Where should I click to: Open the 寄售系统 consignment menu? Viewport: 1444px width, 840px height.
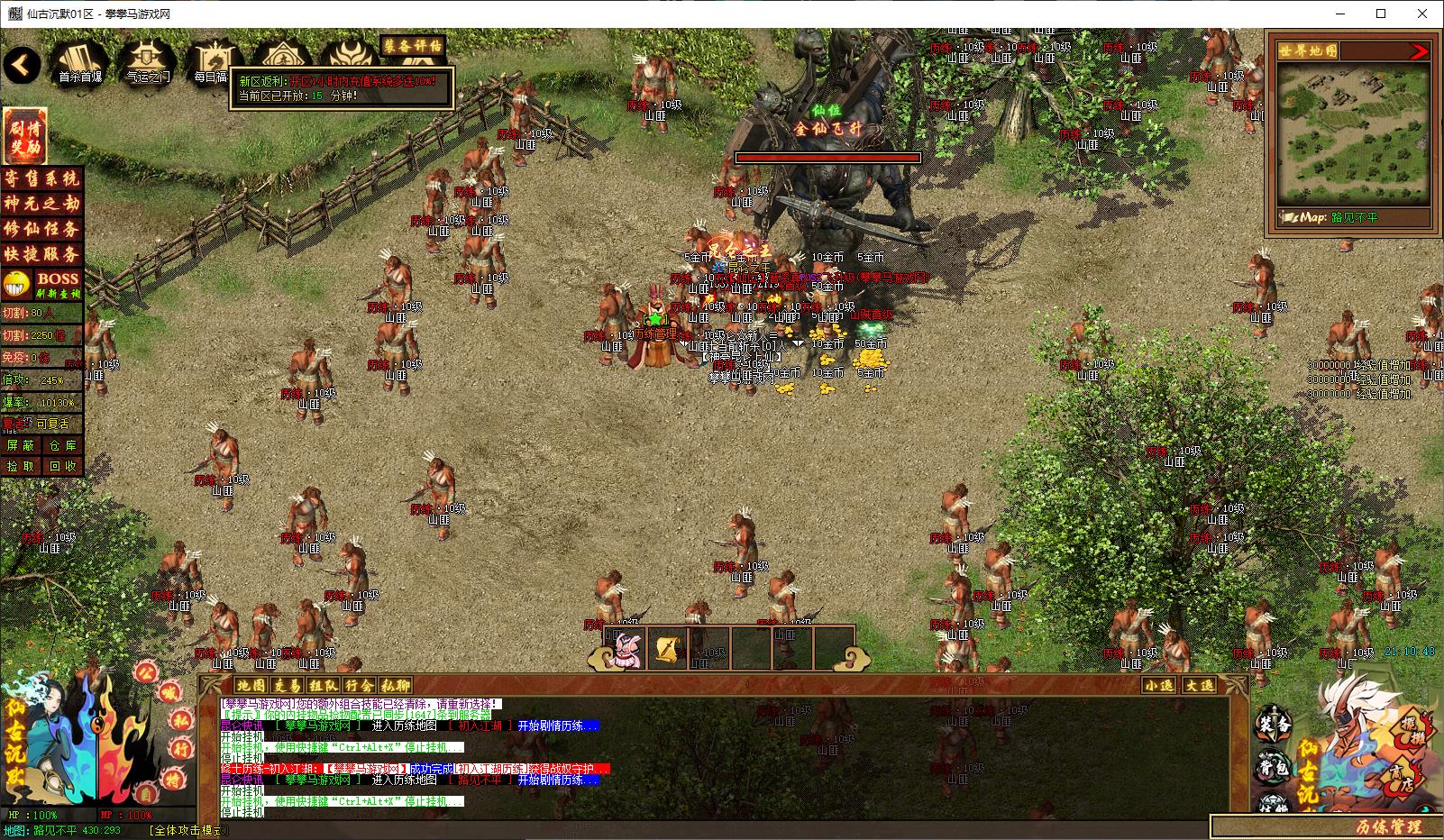click(41, 178)
